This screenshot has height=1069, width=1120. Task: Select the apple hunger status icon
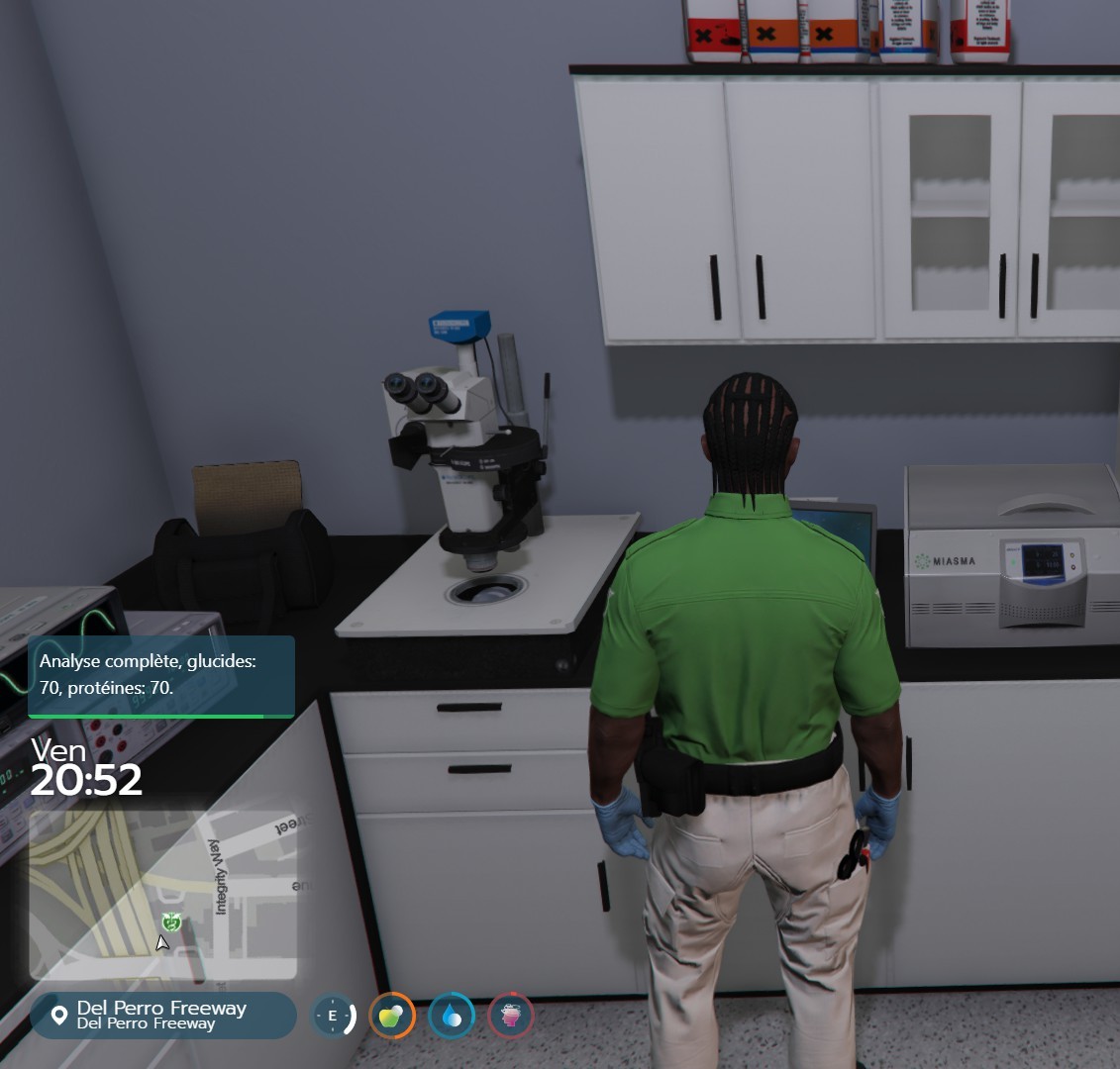392,1016
